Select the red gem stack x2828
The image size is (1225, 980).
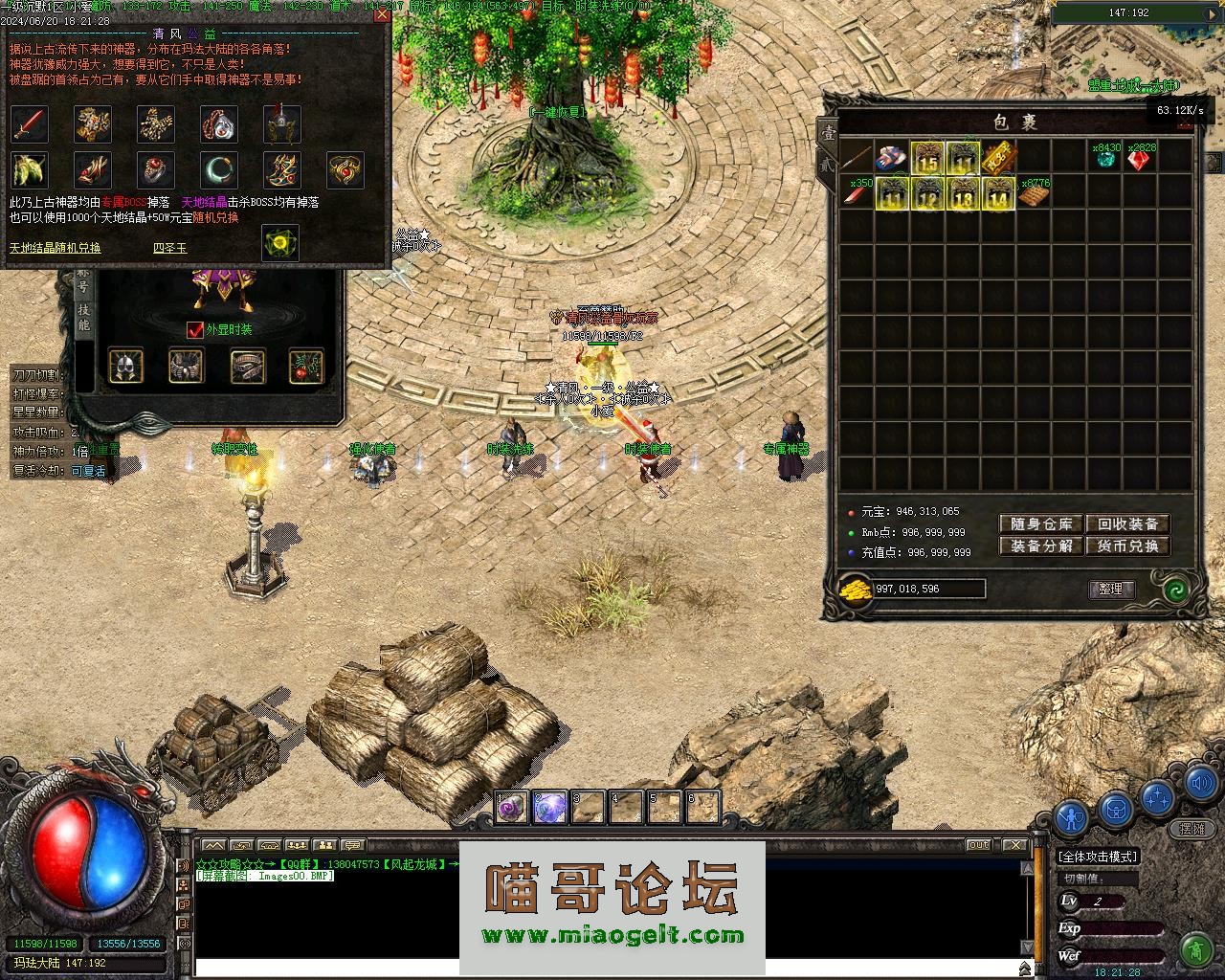(1139, 159)
